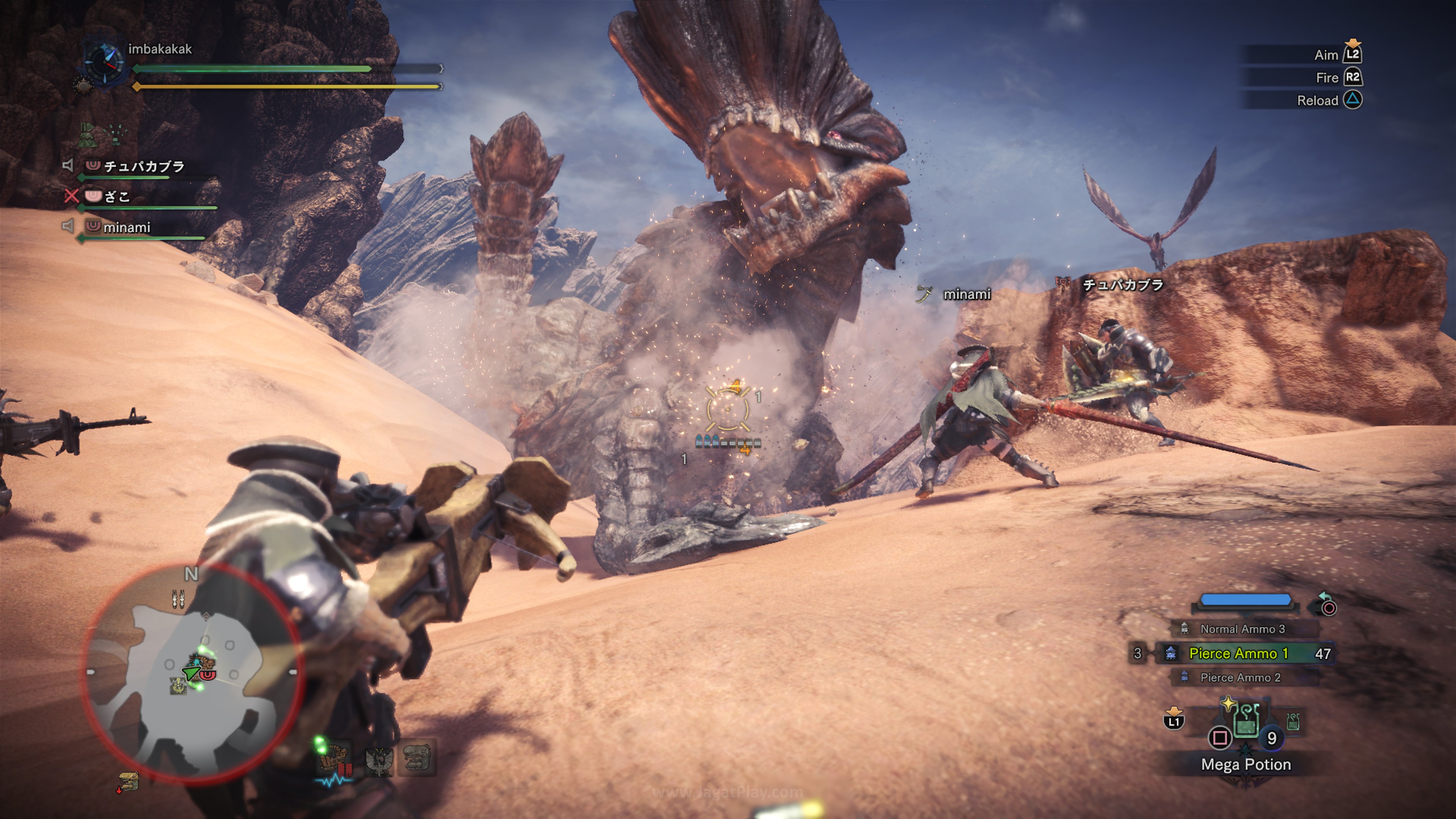Open the circular minimap
Screen dimensions: 1456x819
(192, 673)
